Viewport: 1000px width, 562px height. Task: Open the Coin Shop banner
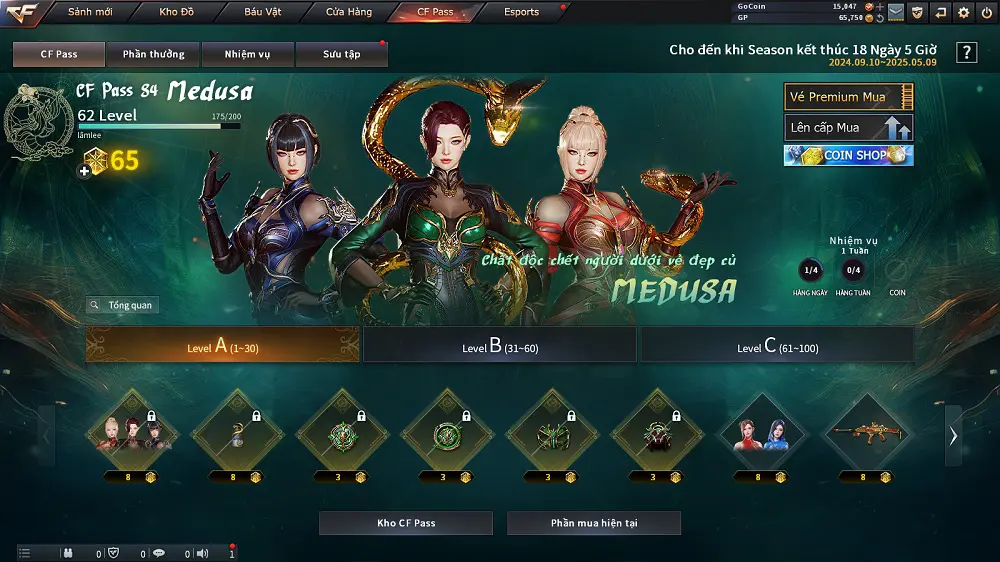848,156
